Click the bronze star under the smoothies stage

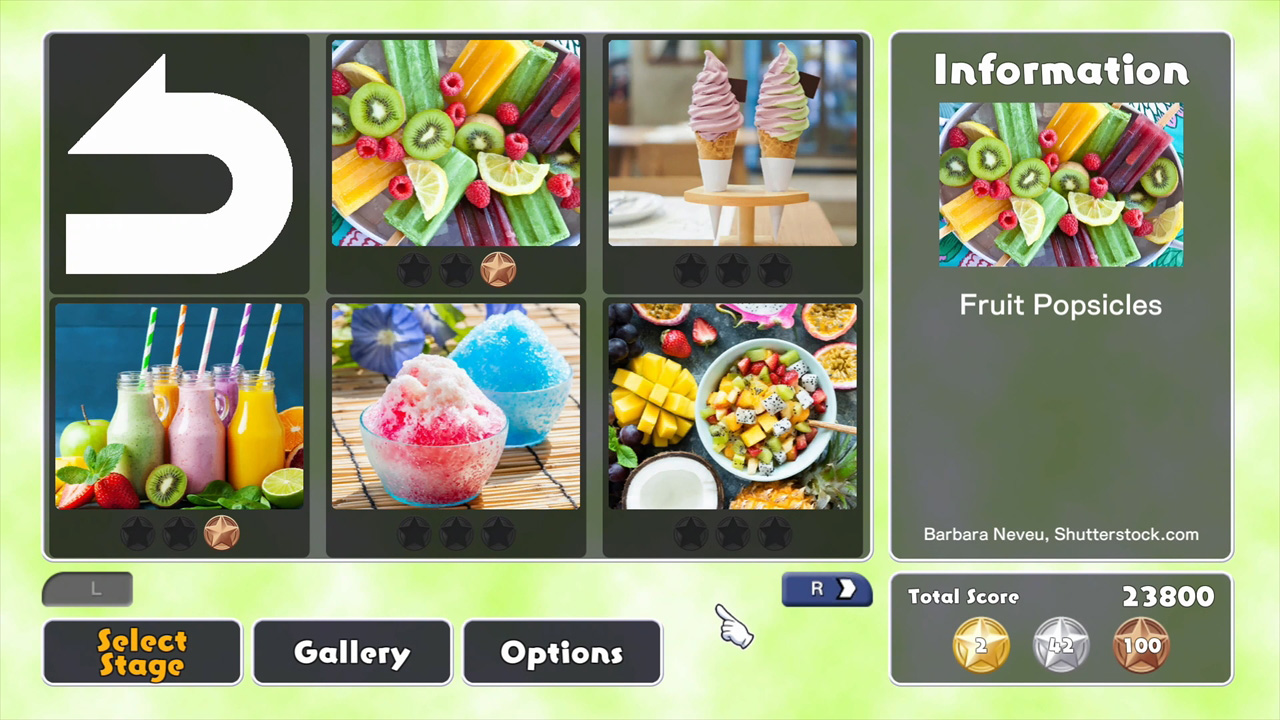click(x=222, y=533)
